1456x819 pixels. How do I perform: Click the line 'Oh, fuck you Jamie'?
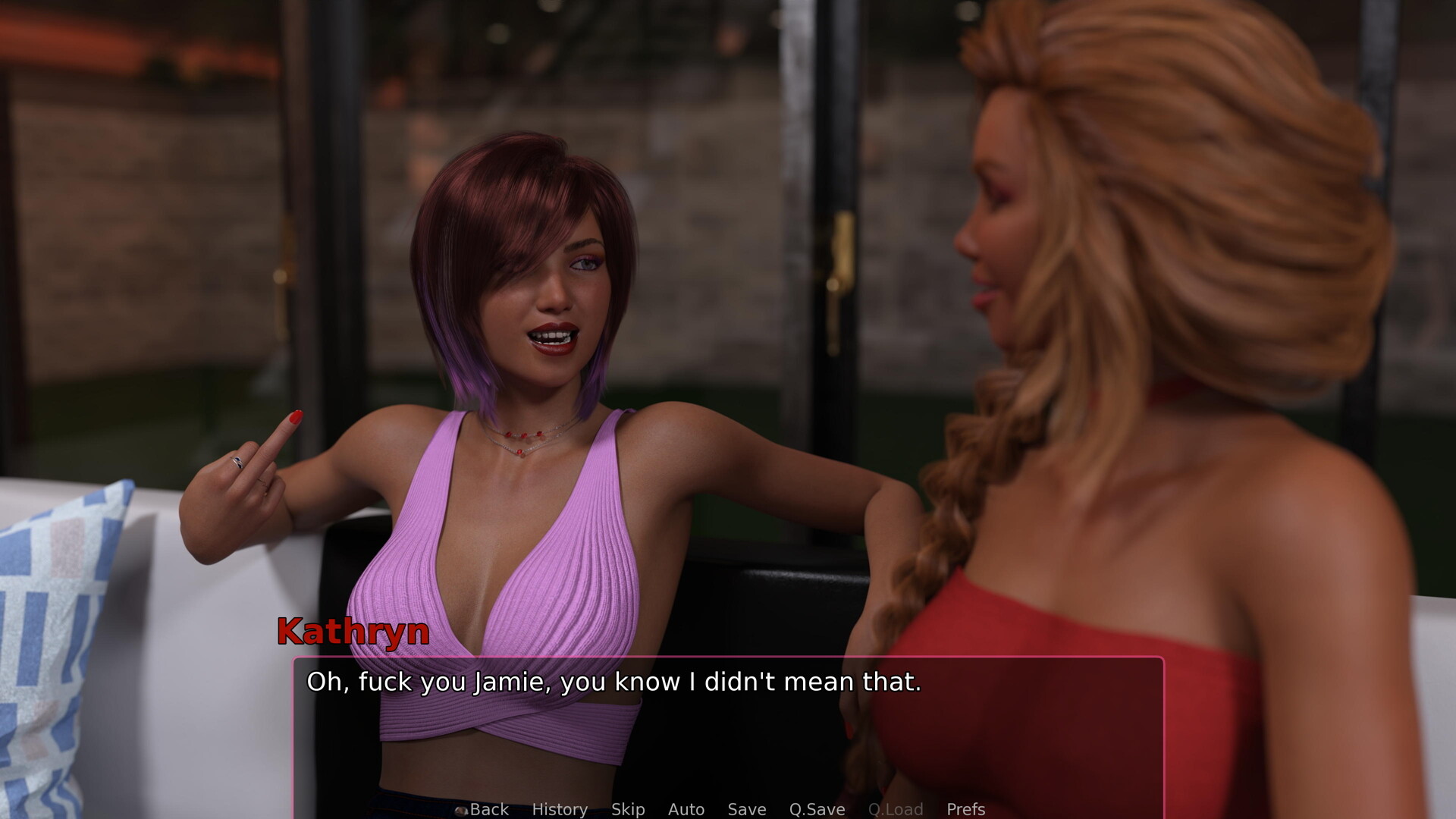[613, 682]
